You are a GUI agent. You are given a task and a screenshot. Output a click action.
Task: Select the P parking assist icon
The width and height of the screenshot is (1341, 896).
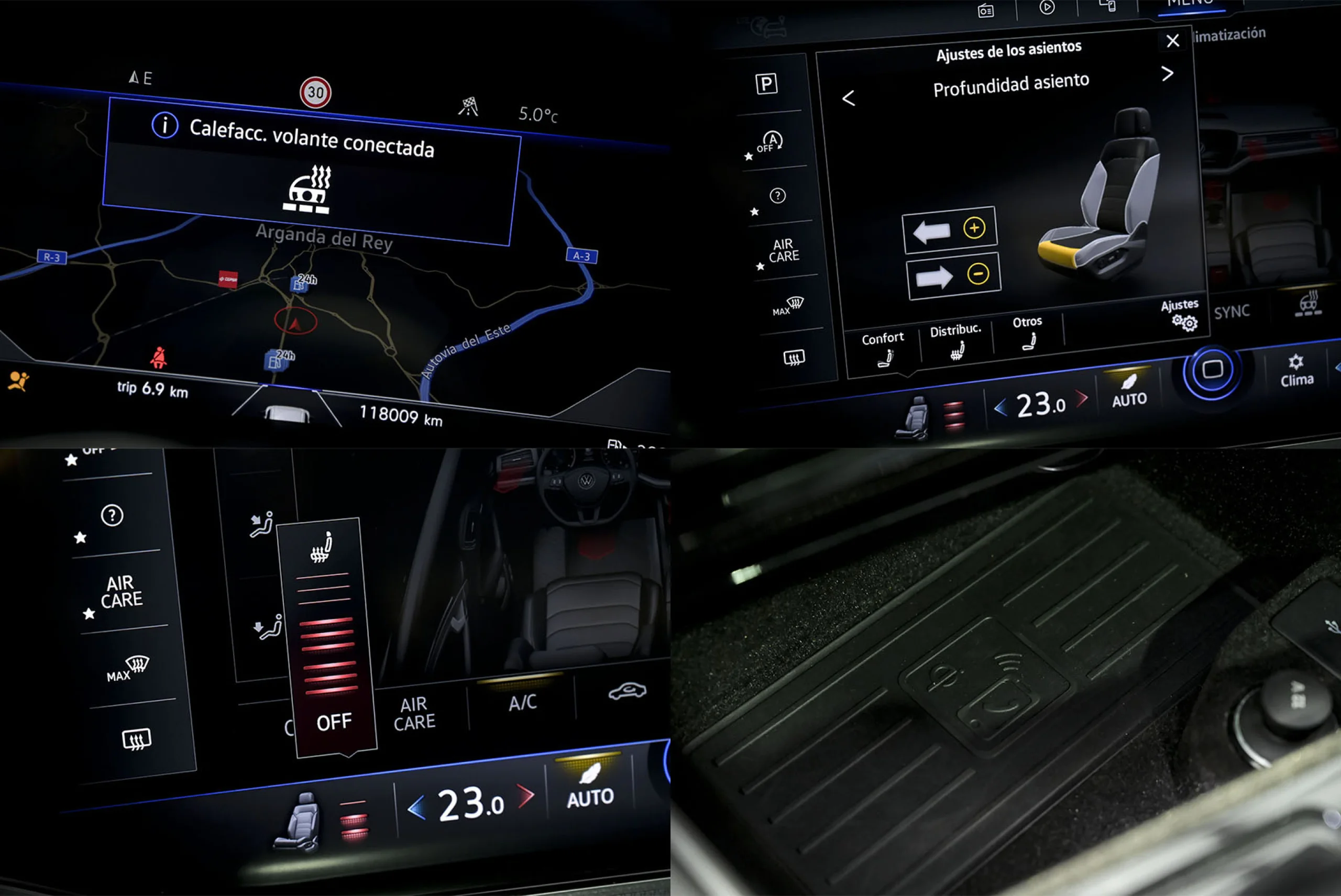(766, 84)
